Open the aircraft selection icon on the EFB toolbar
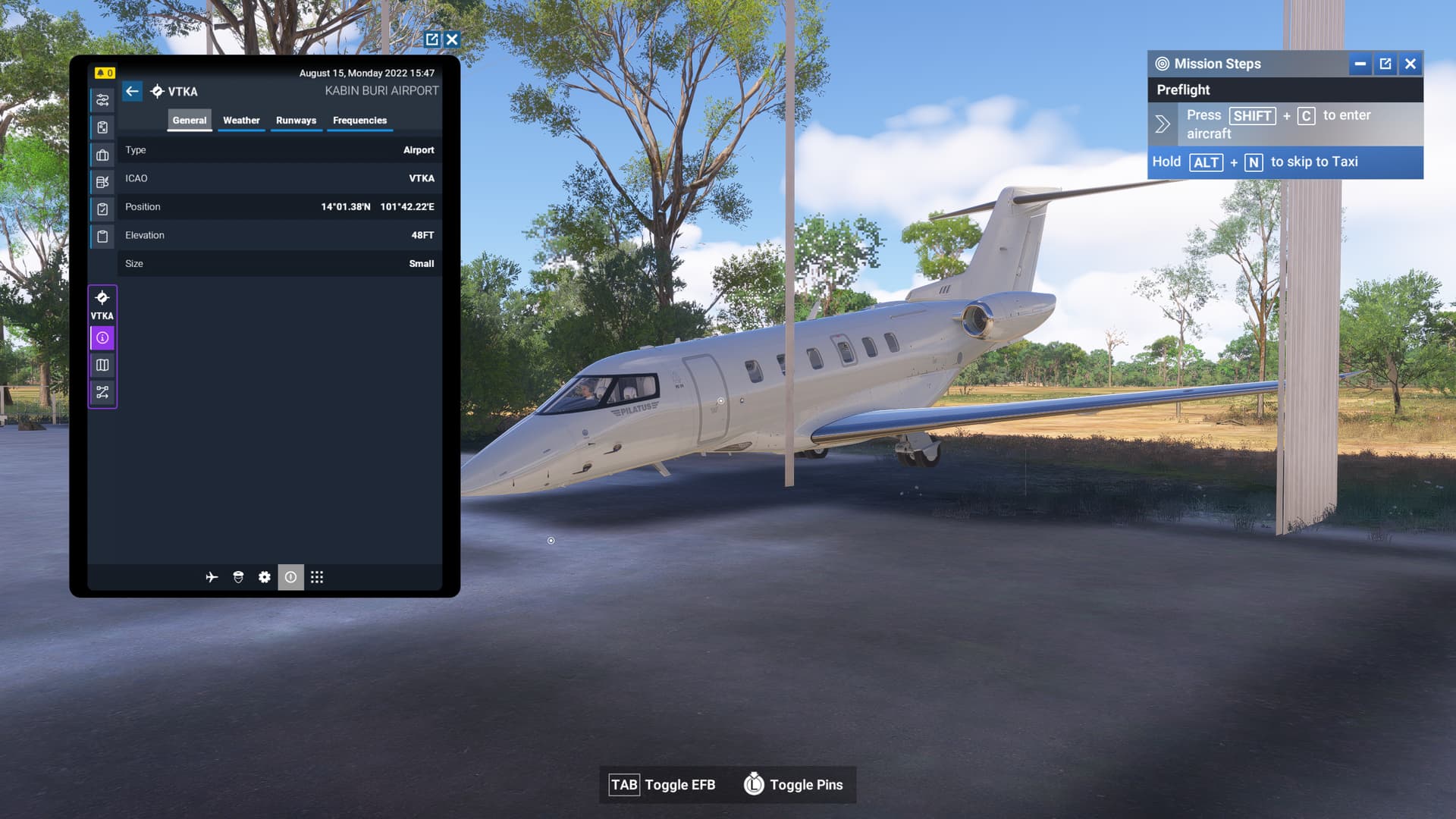1456x819 pixels. point(212,577)
